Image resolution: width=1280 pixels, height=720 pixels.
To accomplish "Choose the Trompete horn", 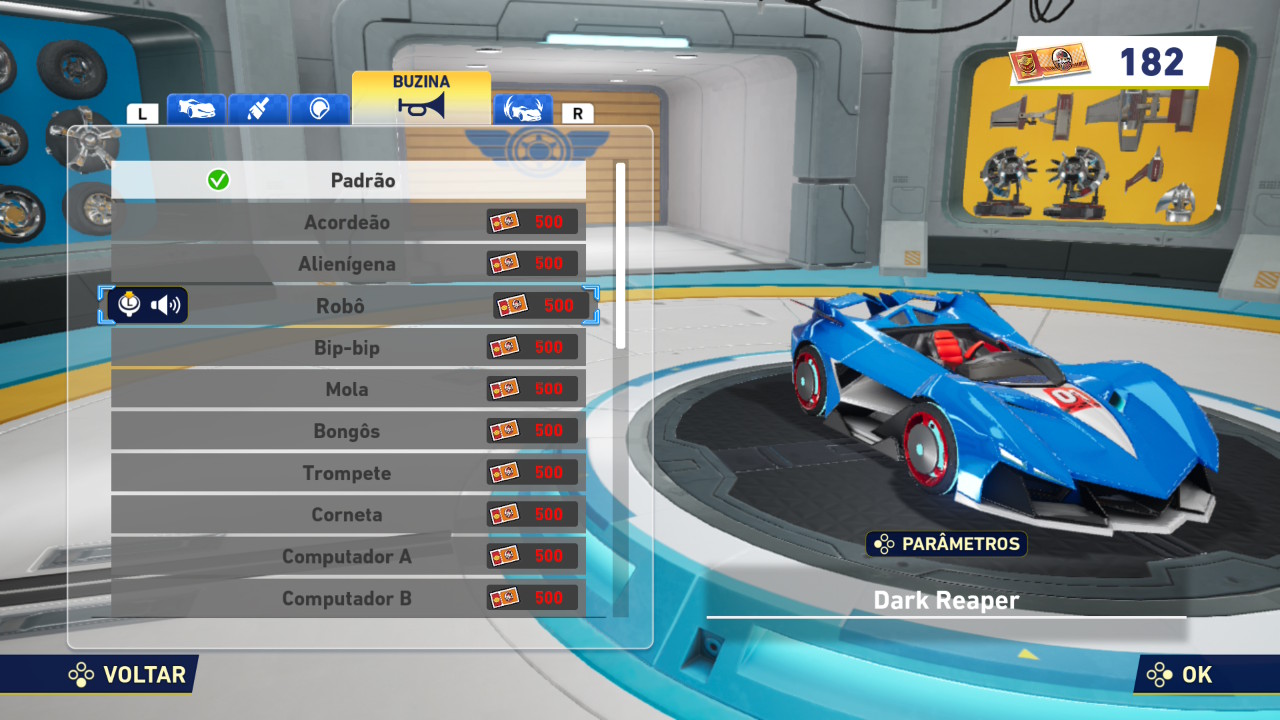I will (x=348, y=473).
